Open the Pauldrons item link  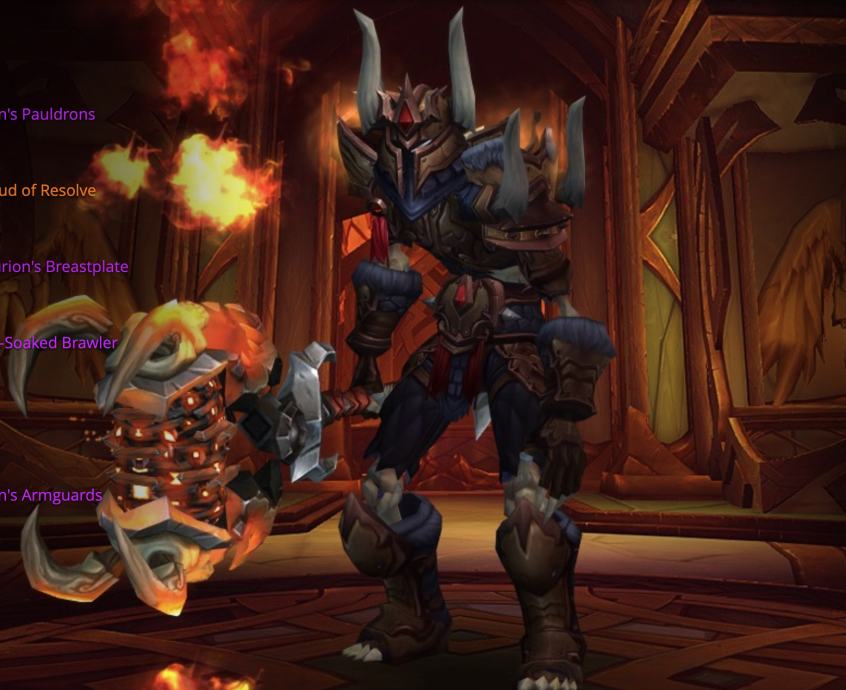[48, 115]
